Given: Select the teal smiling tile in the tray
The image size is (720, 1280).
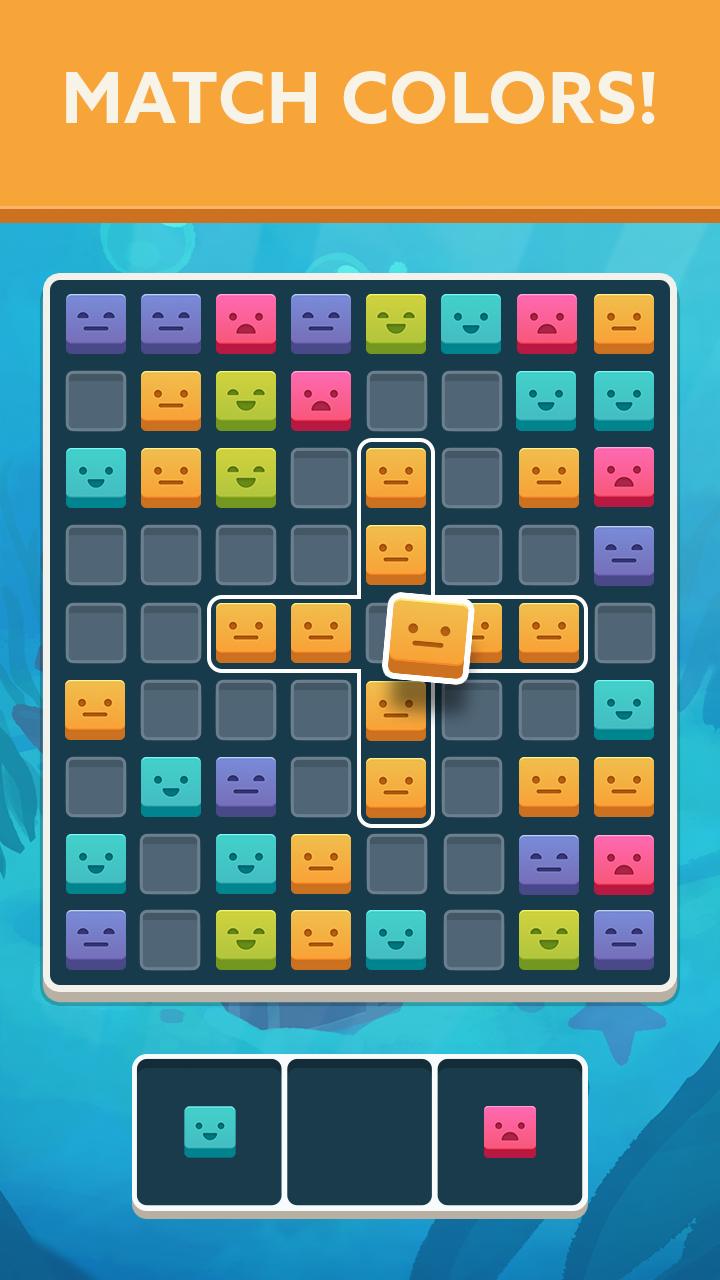Looking at the screenshot, I should pos(210,1131).
